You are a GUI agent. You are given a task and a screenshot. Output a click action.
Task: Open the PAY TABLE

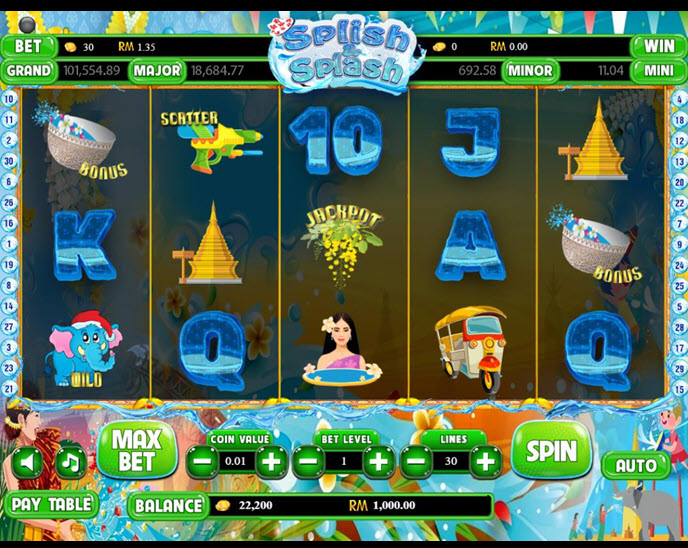(50, 504)
